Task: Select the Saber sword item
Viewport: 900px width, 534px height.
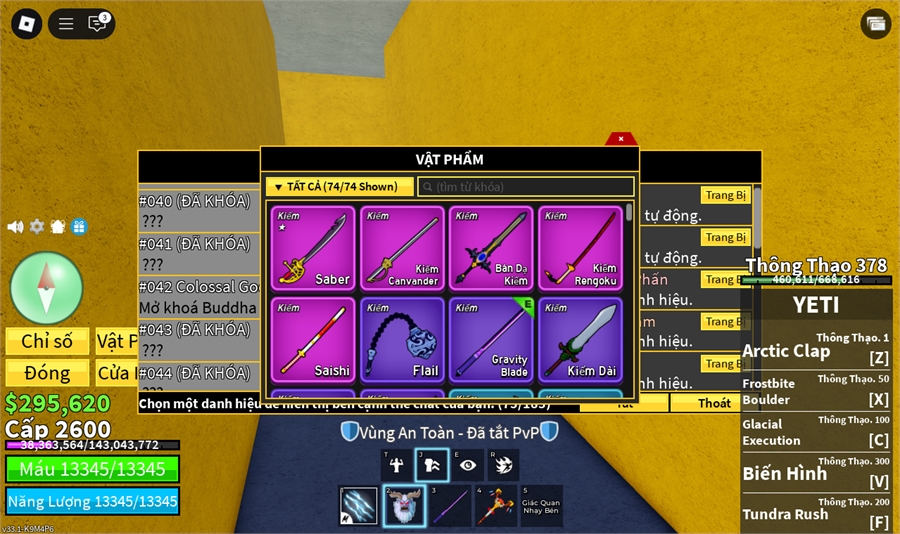Action: [312, 248]
